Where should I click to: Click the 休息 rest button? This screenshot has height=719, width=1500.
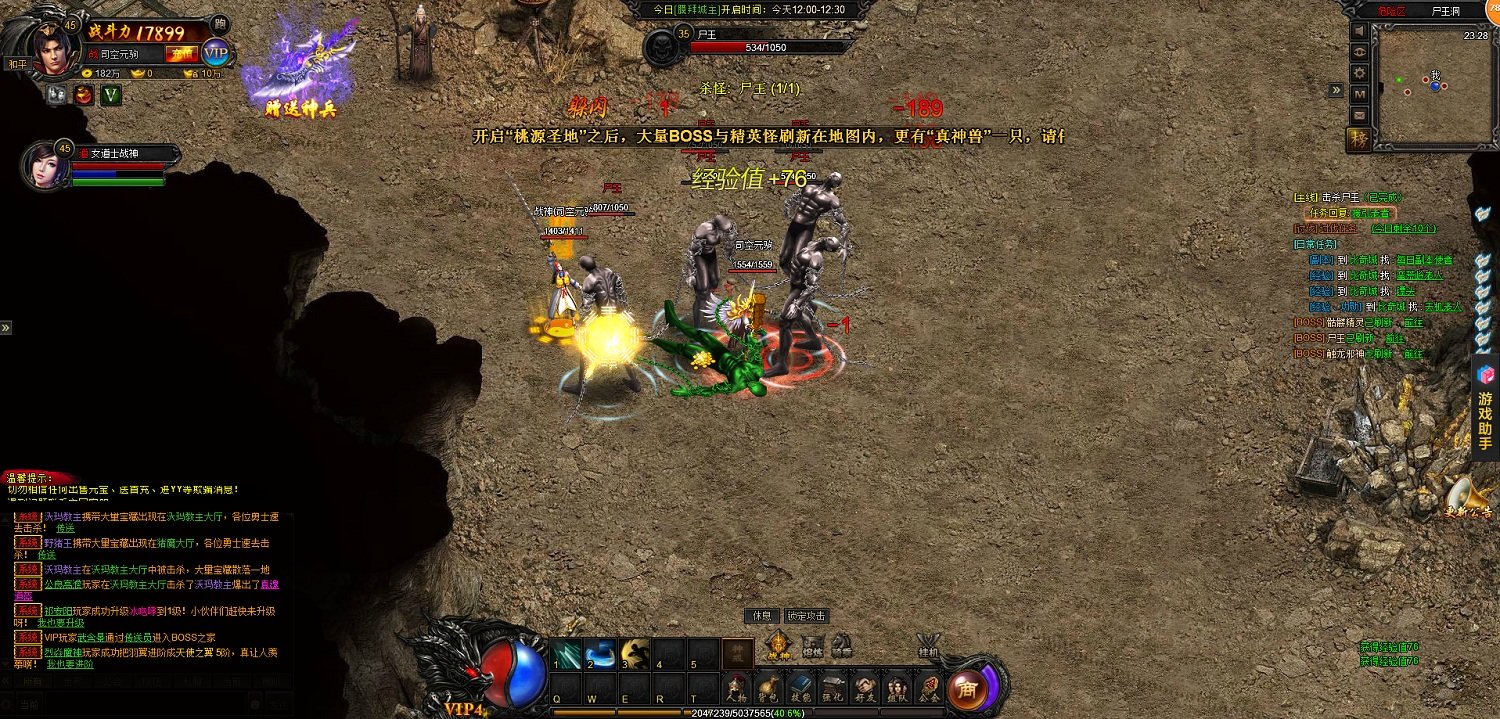(762, 616)
